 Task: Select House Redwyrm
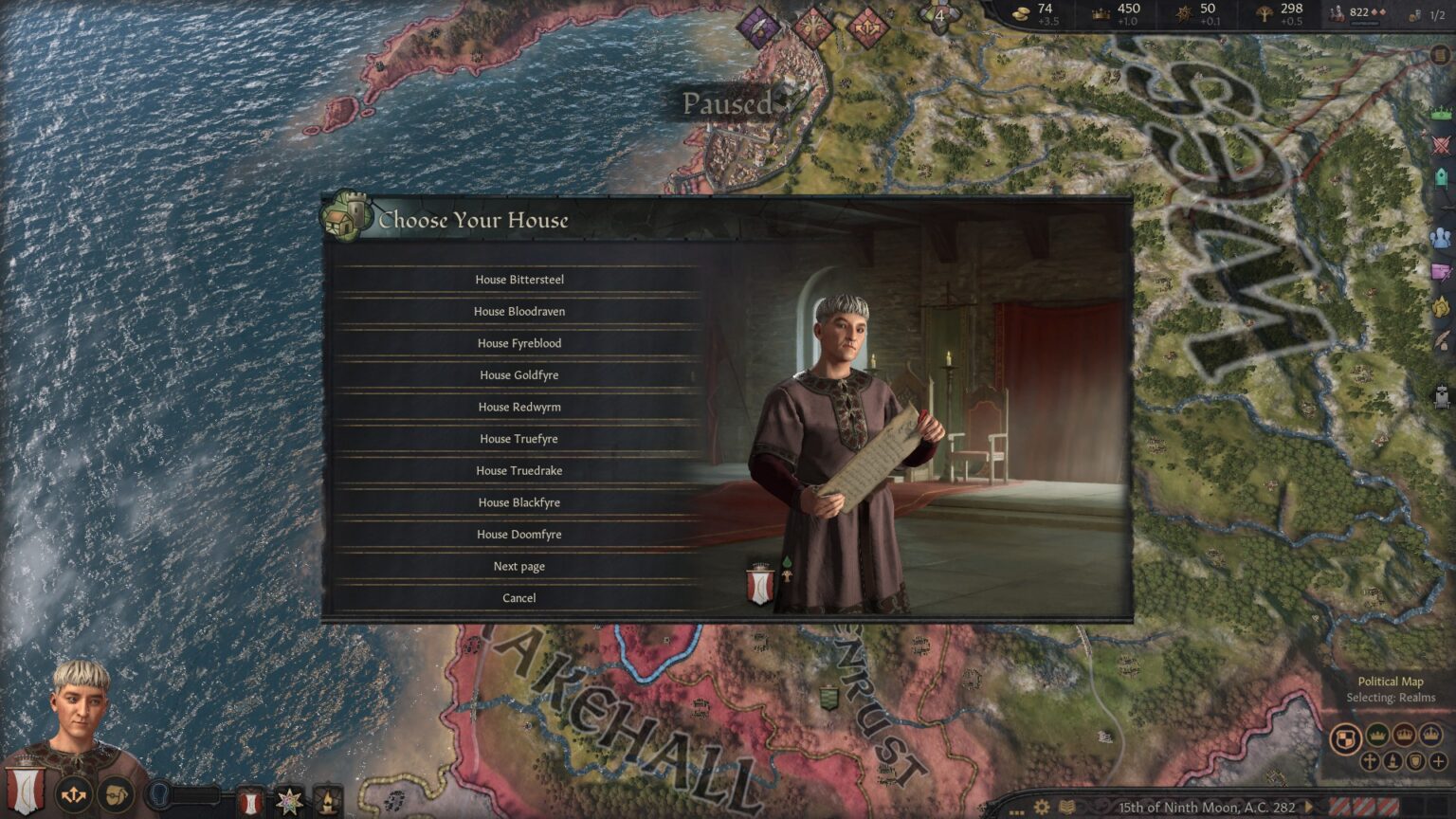(x=519, y=407)
